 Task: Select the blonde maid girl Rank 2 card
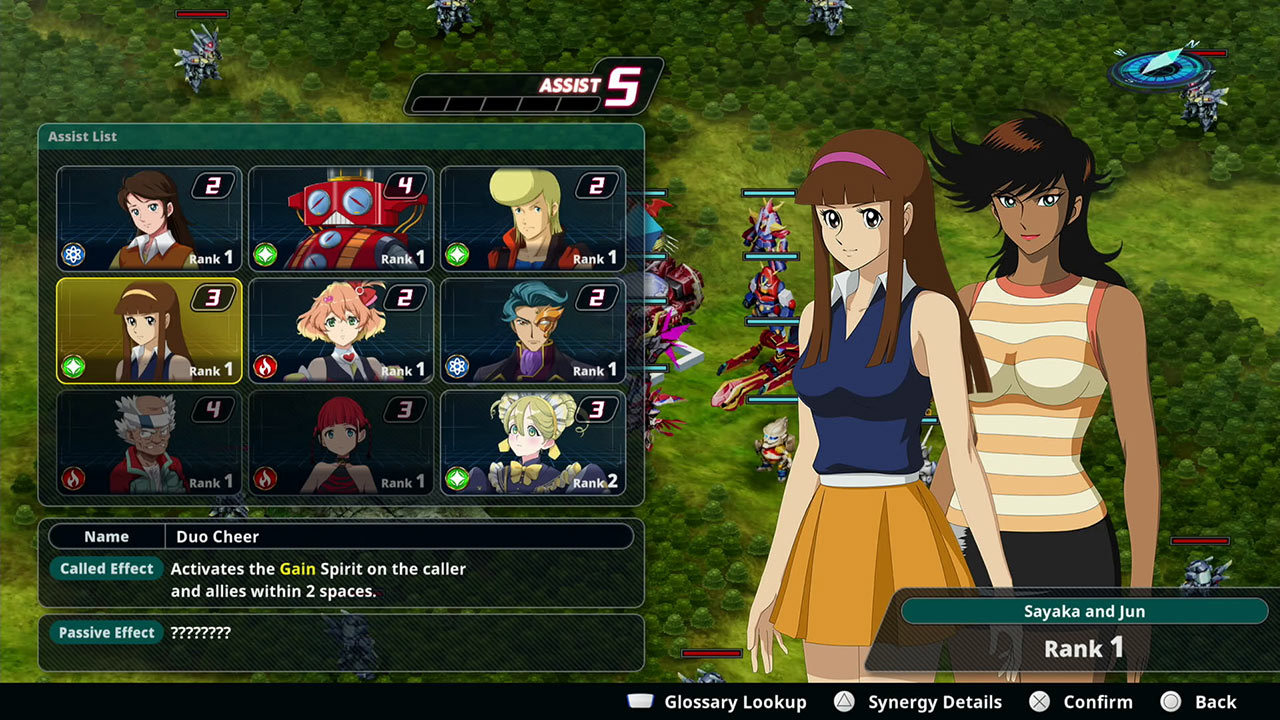(533, 443)
